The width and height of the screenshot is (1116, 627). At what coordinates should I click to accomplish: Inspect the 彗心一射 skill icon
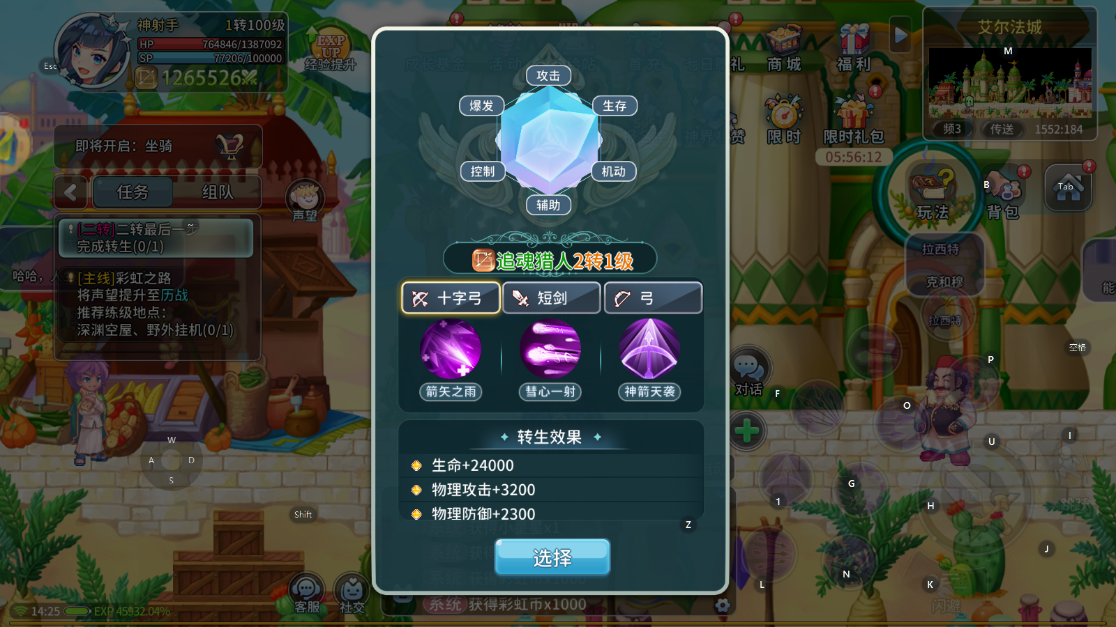click(550, 350)
